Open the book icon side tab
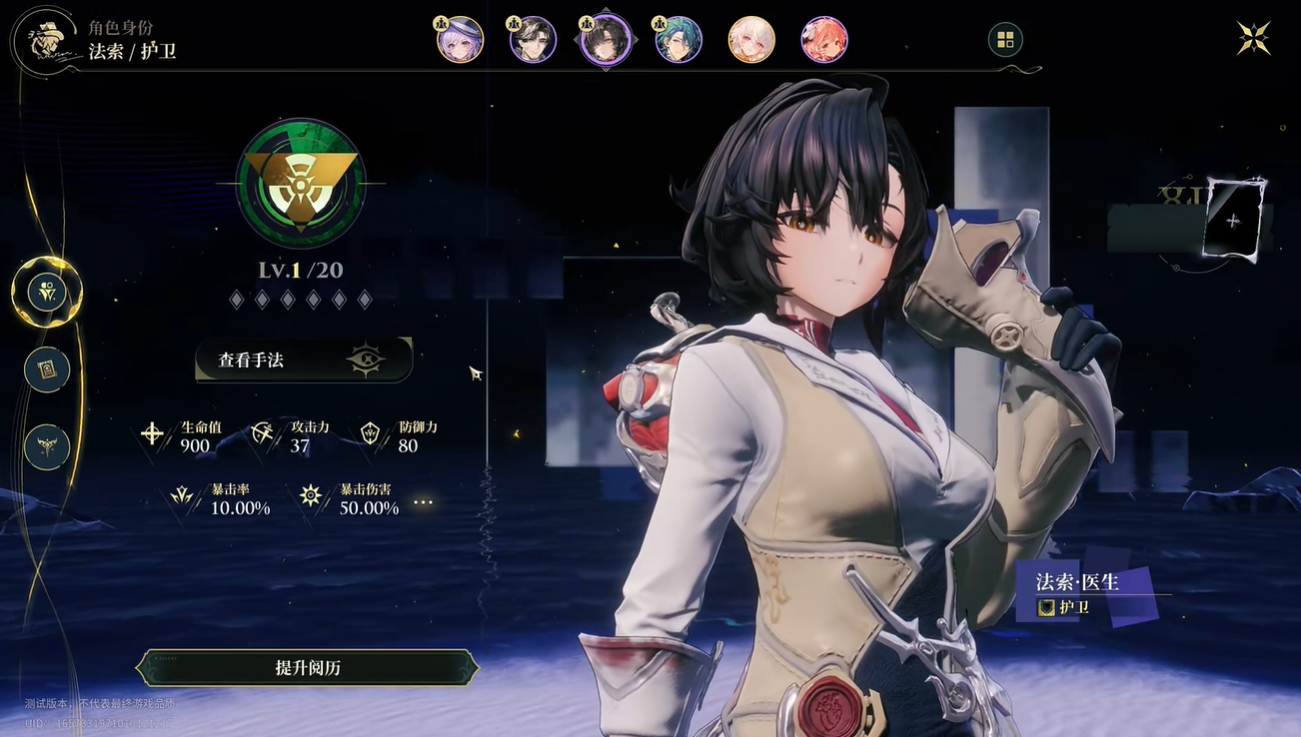1301x737 pixels. (x=47, y=370)
